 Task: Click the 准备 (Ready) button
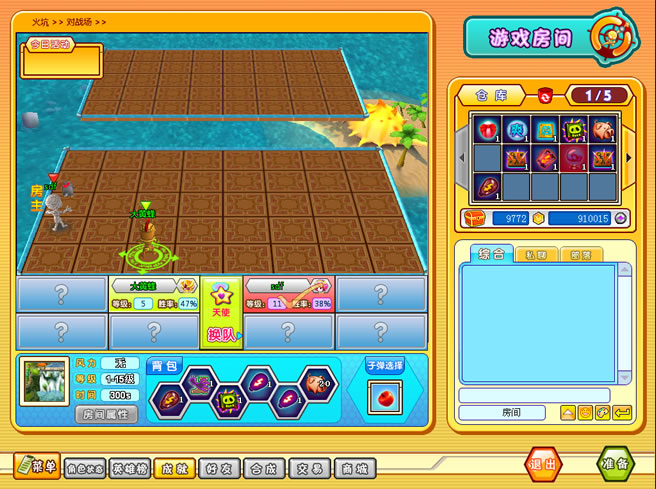616,465
